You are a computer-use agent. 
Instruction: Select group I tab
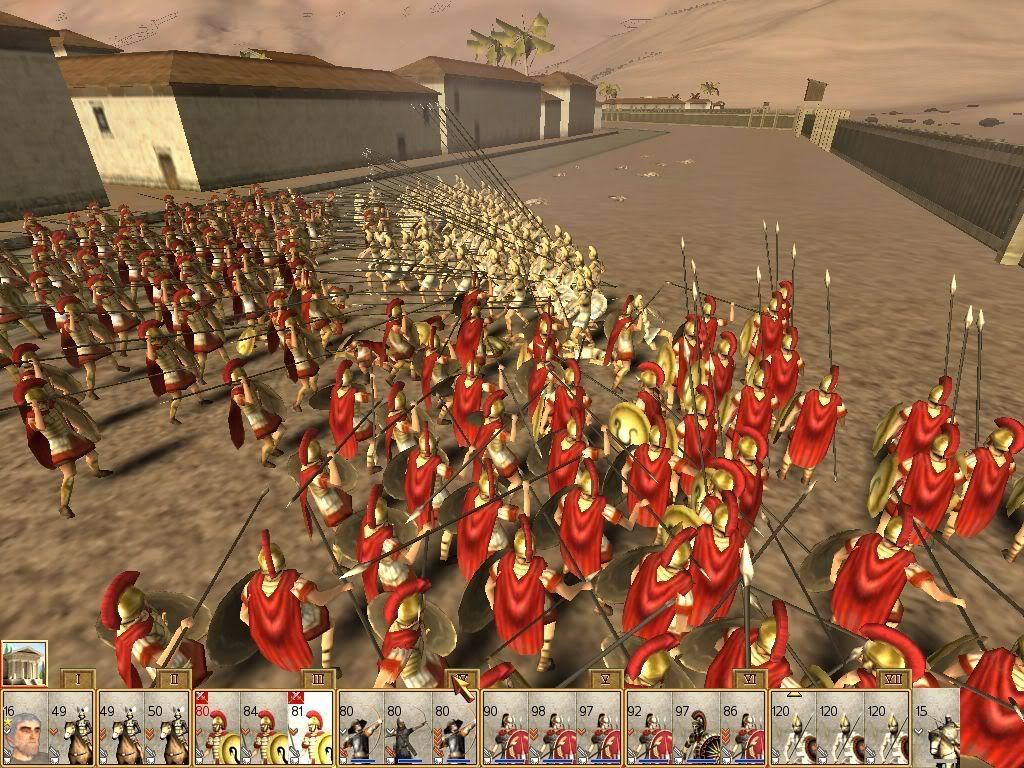tap(78, 679)
